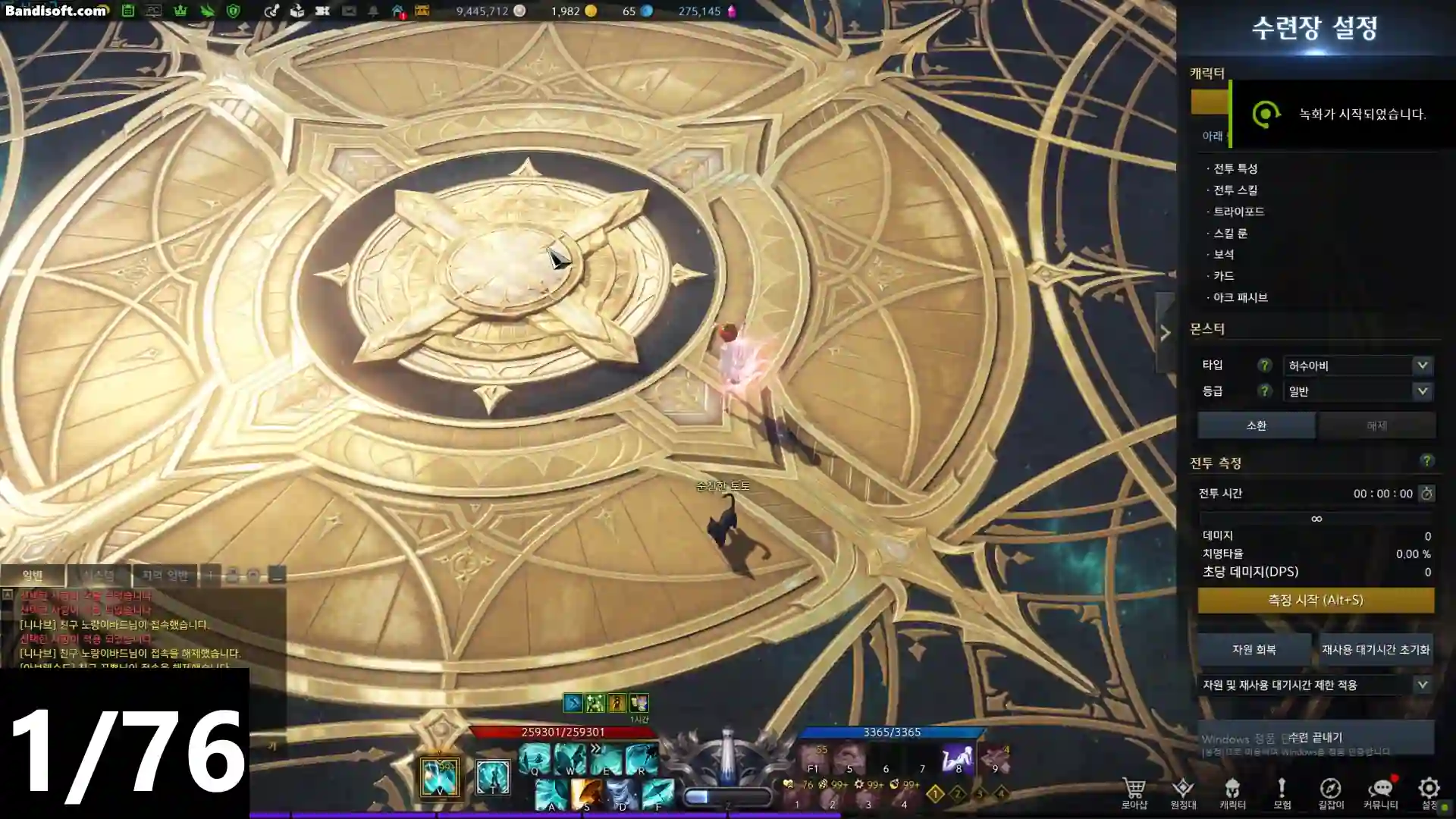Open the 로아샵 shop icon

pos(1134,792)
